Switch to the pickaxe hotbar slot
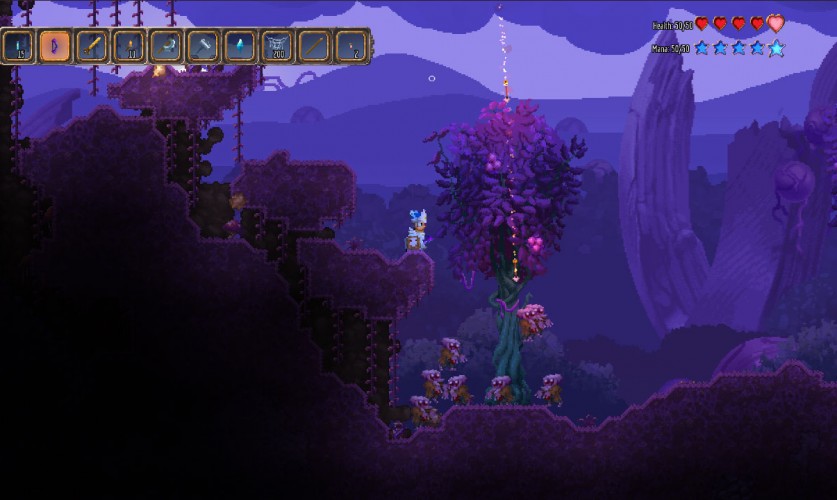 166,46
